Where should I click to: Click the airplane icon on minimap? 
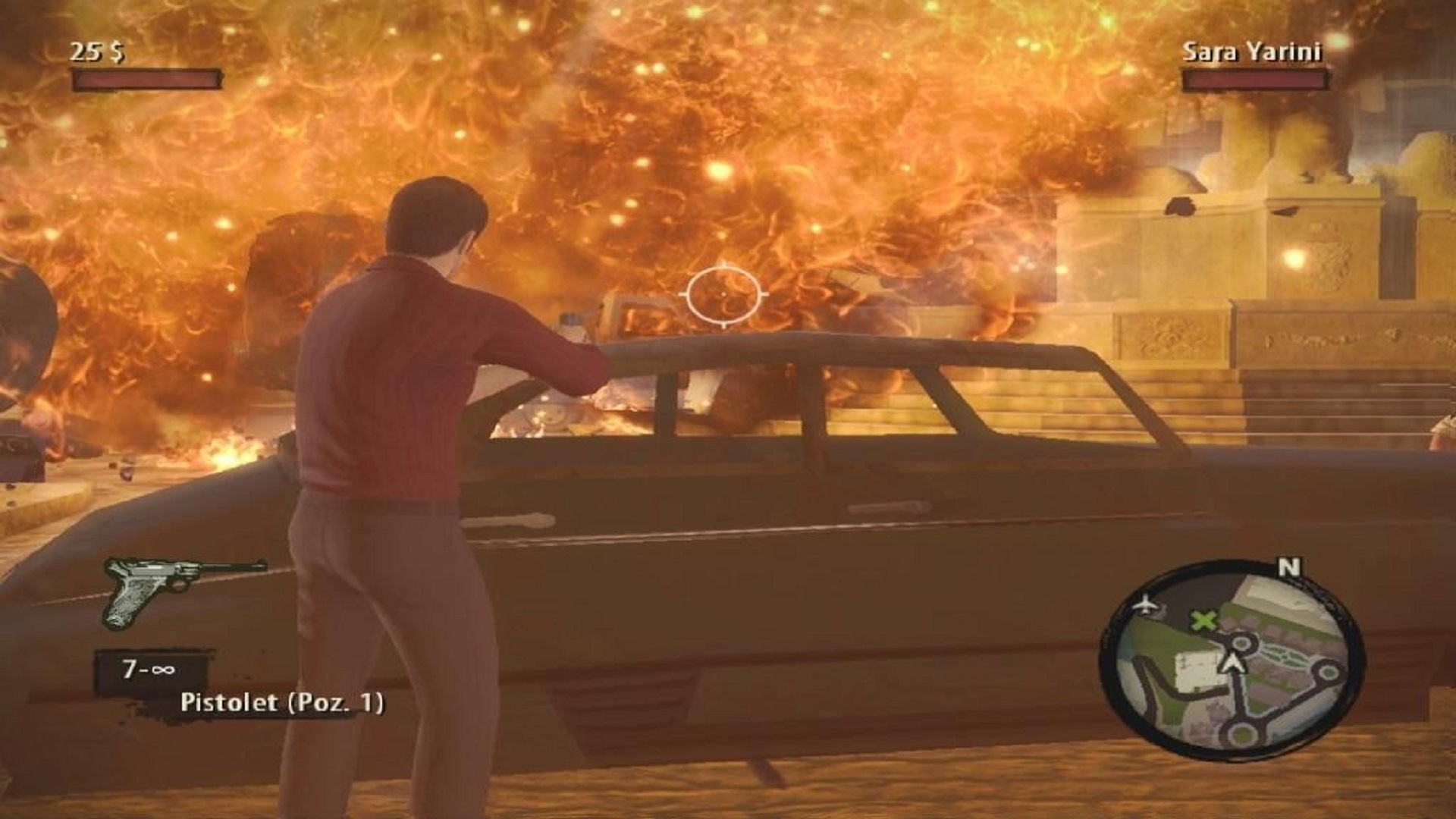(1142, 604)
